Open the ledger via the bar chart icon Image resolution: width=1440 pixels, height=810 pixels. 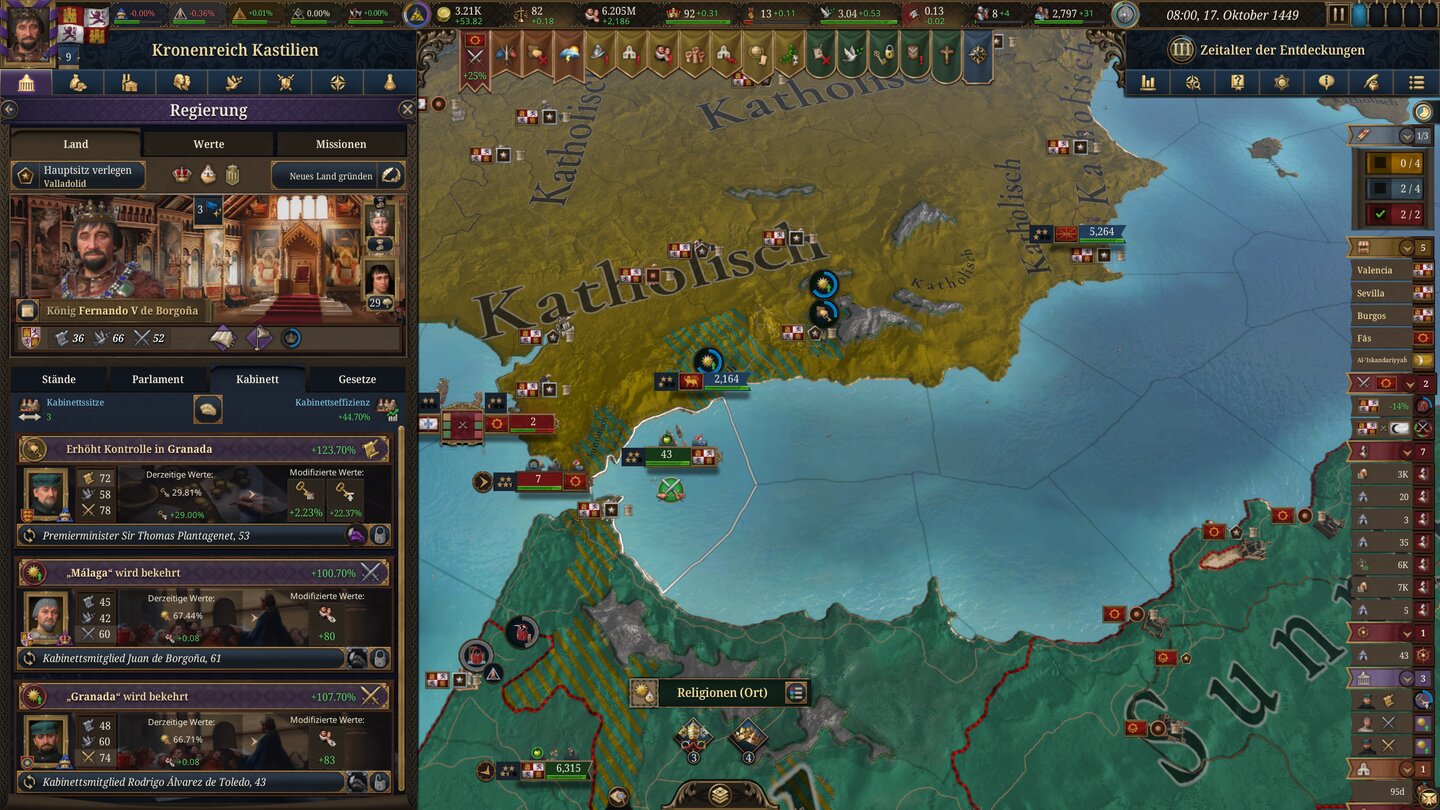[1147, 83]
